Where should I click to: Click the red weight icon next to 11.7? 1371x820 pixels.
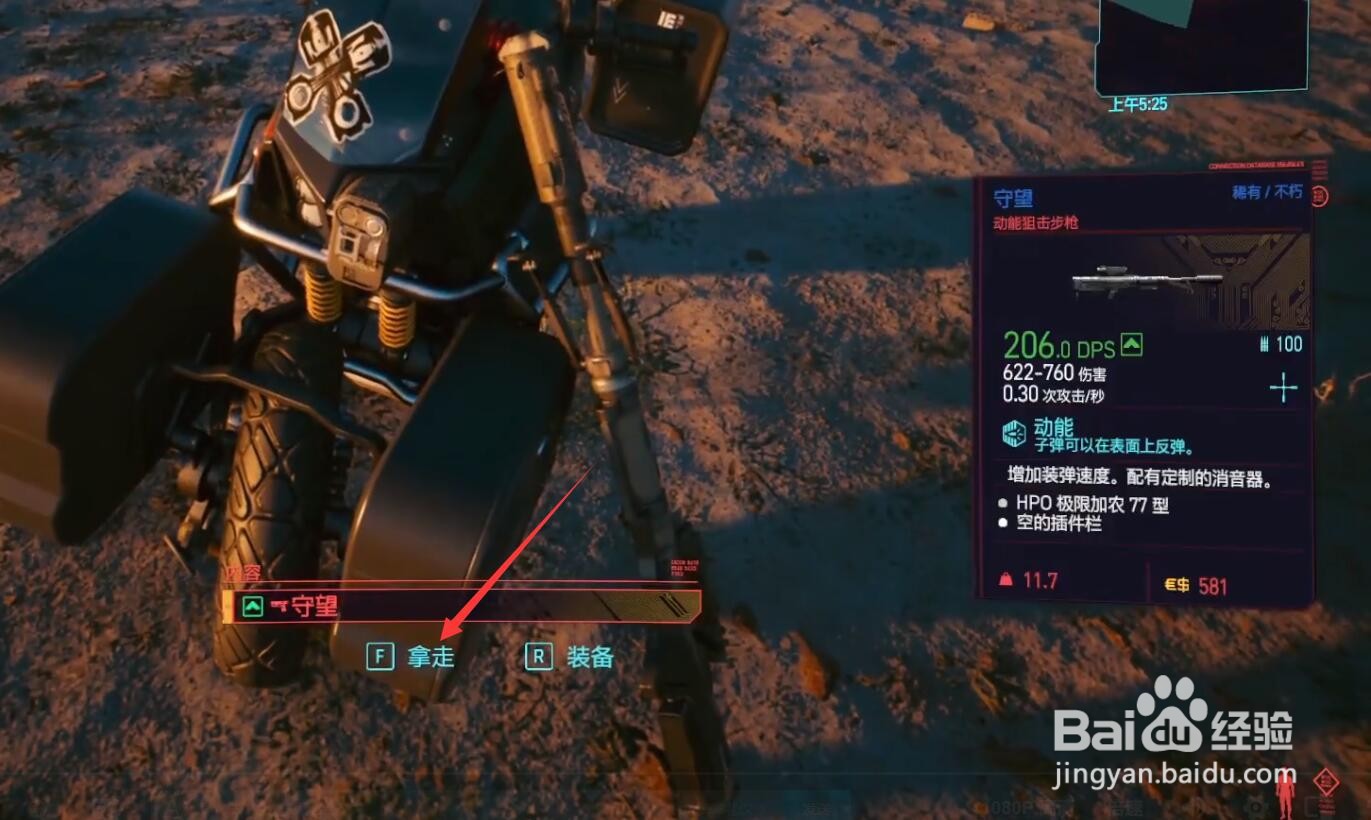click(x=1007, y=579)
